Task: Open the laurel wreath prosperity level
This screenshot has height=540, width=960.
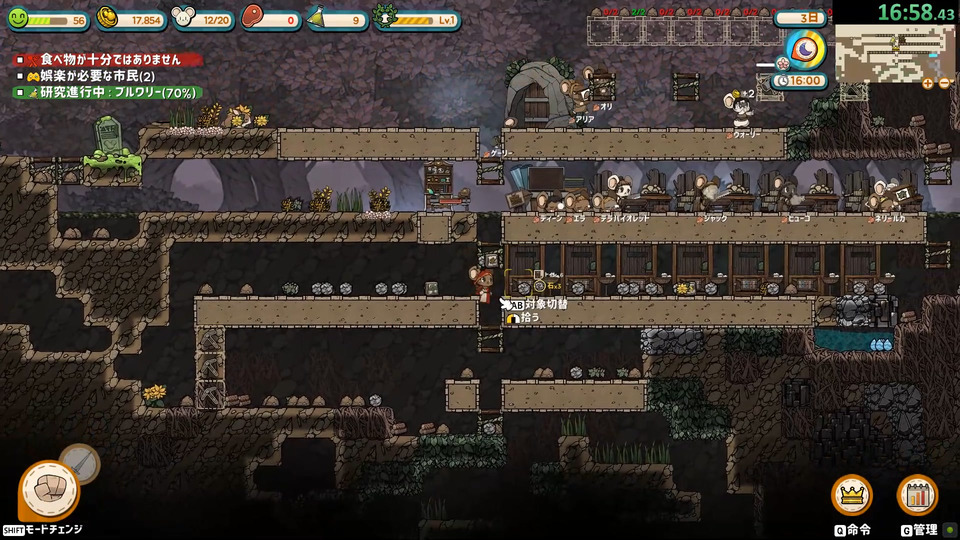Action: (385, 18)
